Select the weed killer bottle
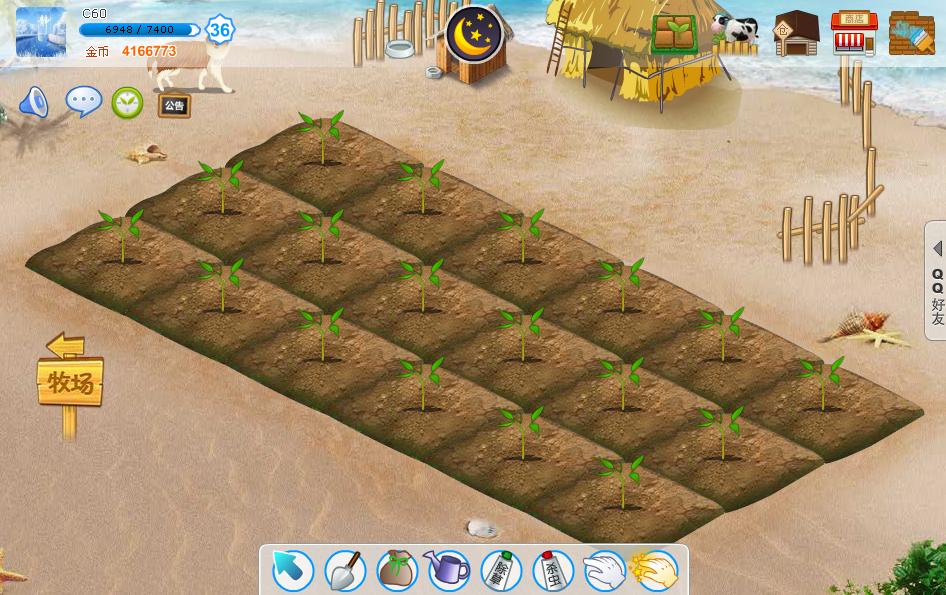Image resolution: width=946 pixels, height=595 pixels. coord(500,571)
